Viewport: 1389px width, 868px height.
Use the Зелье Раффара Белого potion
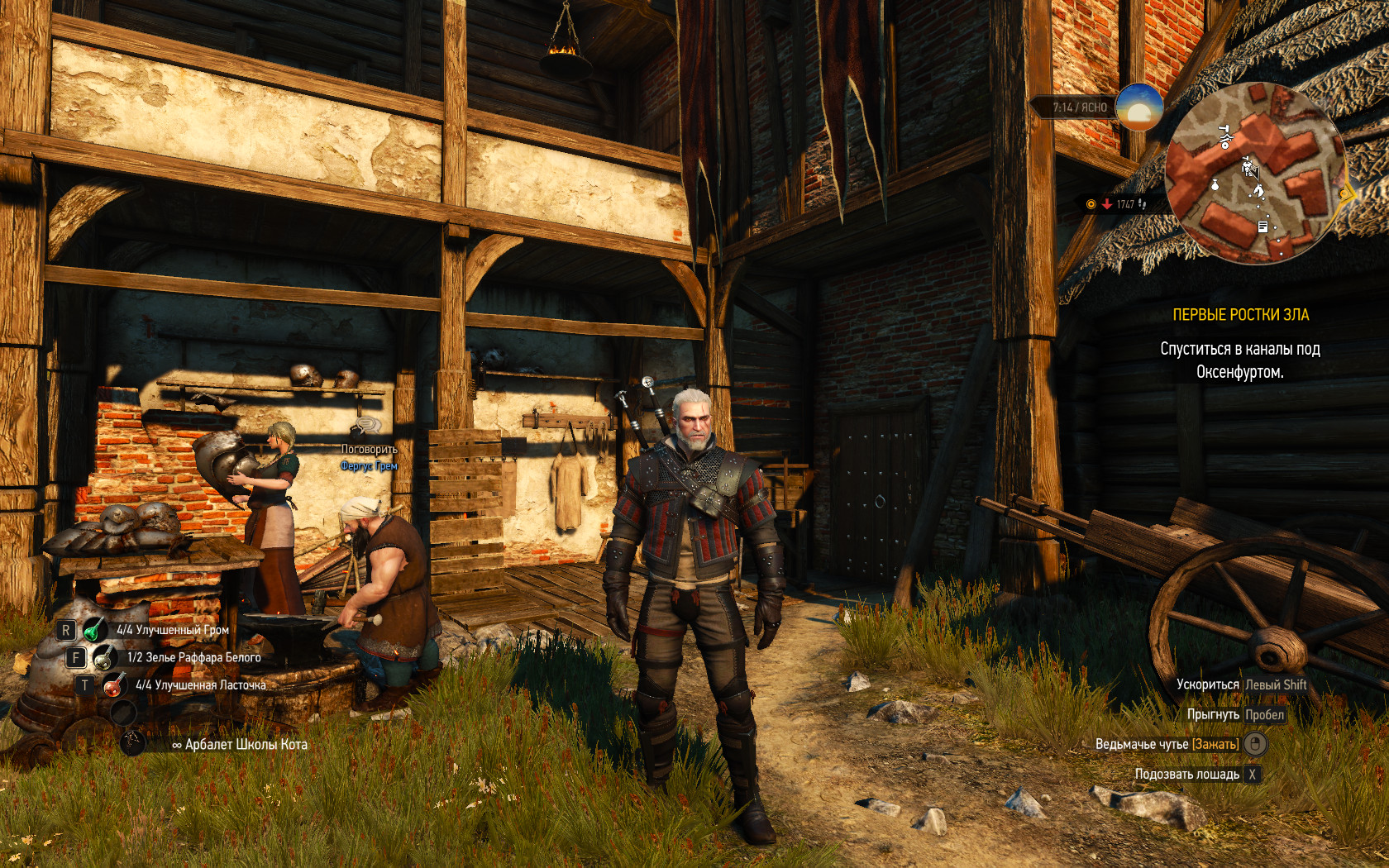point(103,658)
